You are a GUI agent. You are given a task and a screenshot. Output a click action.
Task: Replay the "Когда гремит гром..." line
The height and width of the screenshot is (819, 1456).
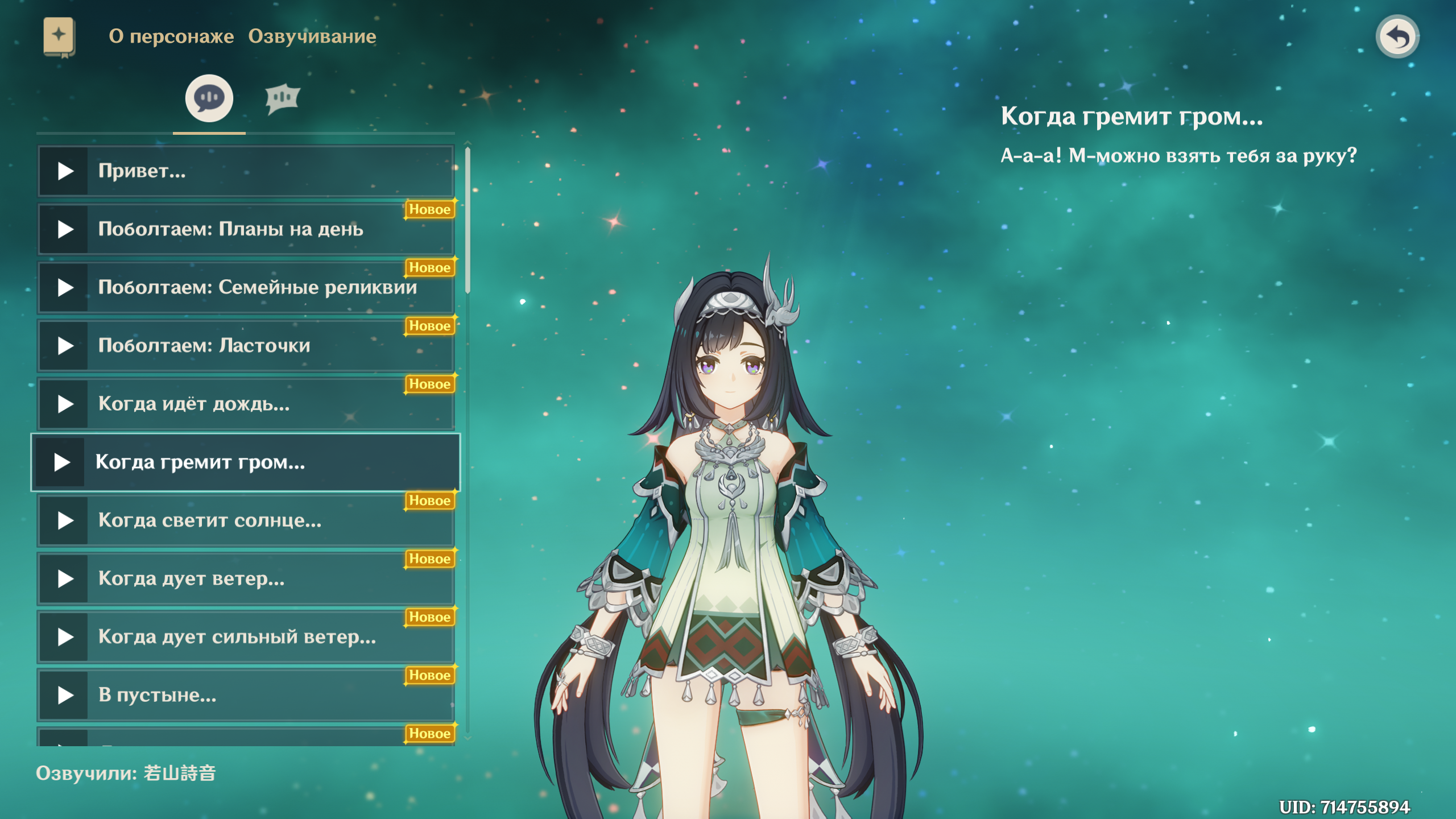pyautogui.click(x=63, y=462)
